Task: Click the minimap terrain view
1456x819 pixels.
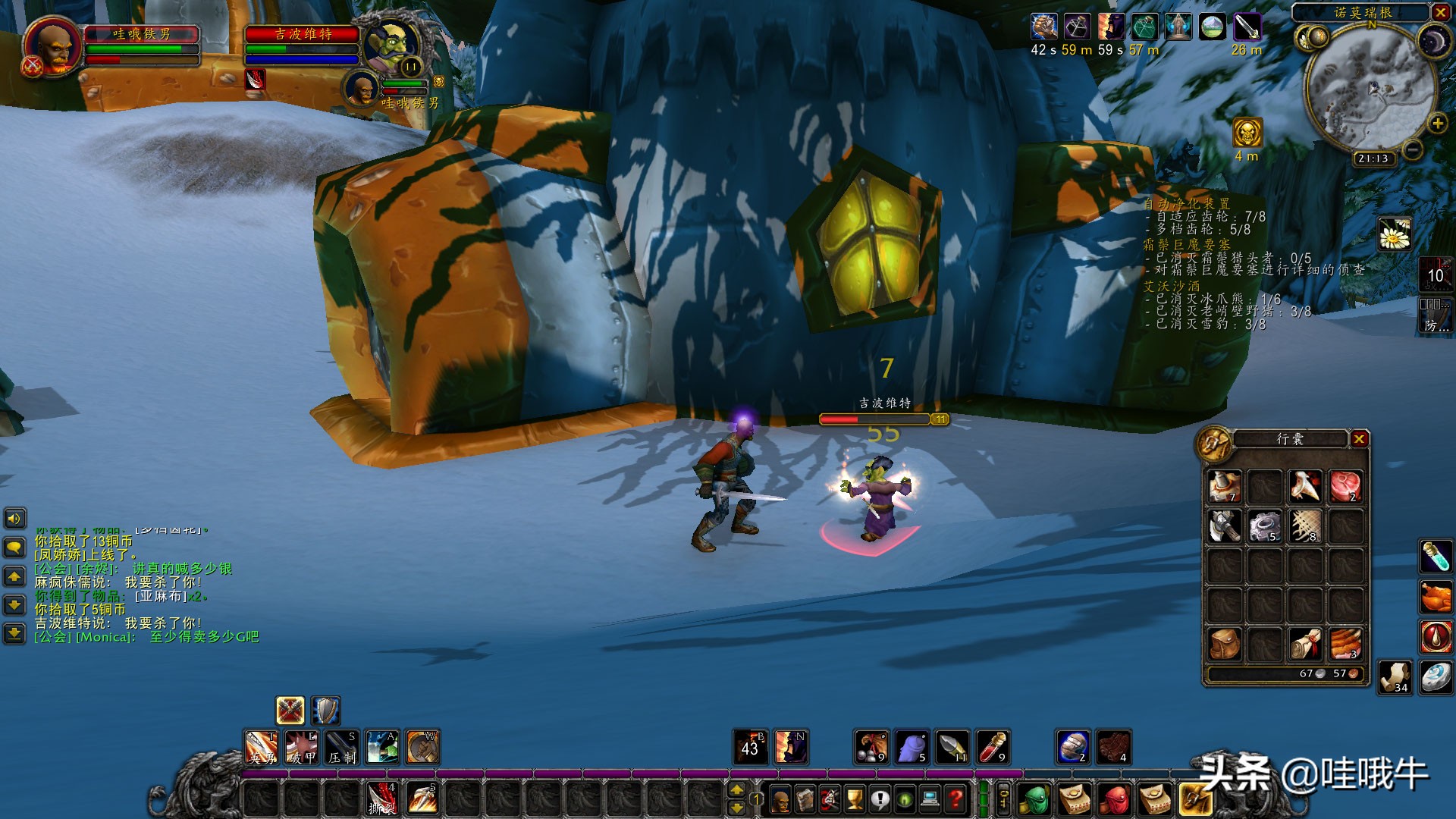Action: pos(1371,87)
